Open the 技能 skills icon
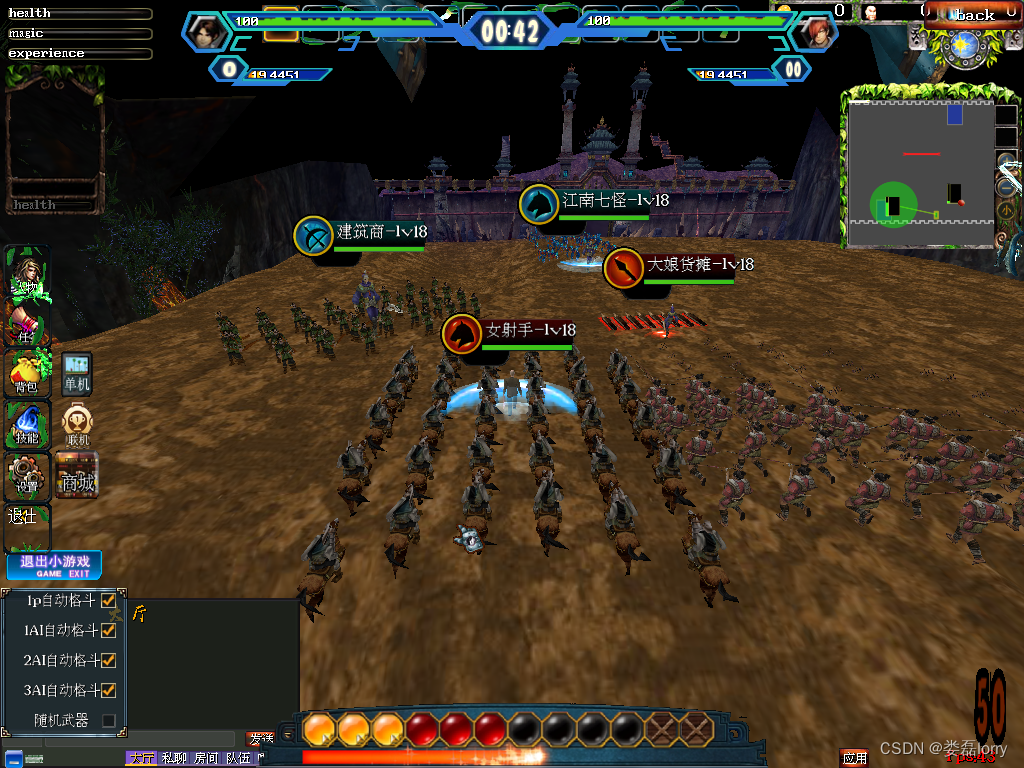Screen dimensions: 1024x768 click(26, 425)
